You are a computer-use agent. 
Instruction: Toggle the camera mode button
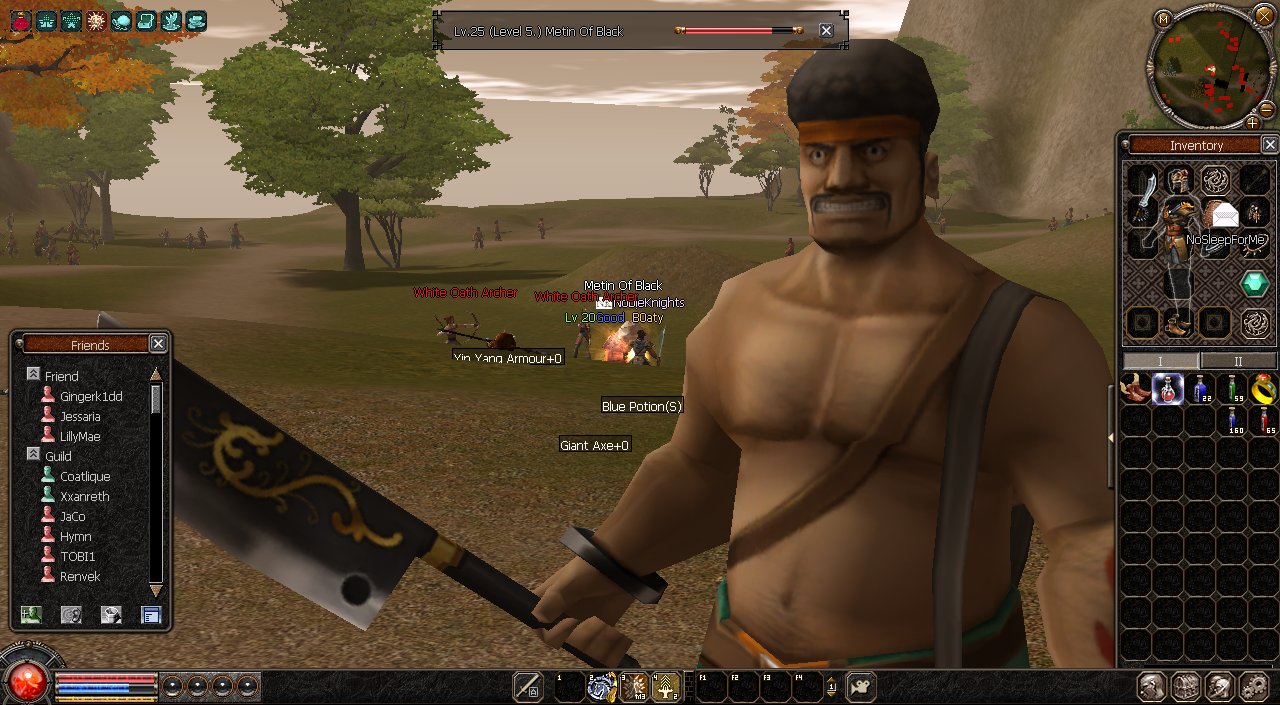860,686
